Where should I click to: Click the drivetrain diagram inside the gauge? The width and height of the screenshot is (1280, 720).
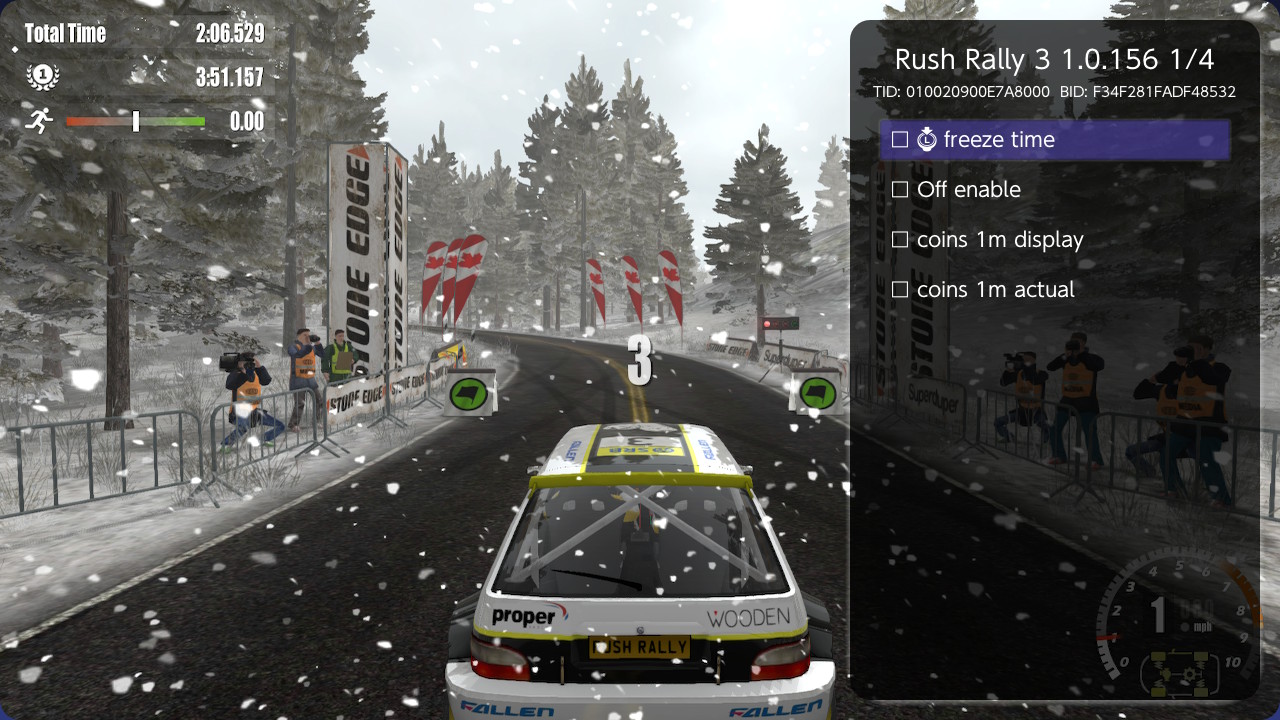1180,674
